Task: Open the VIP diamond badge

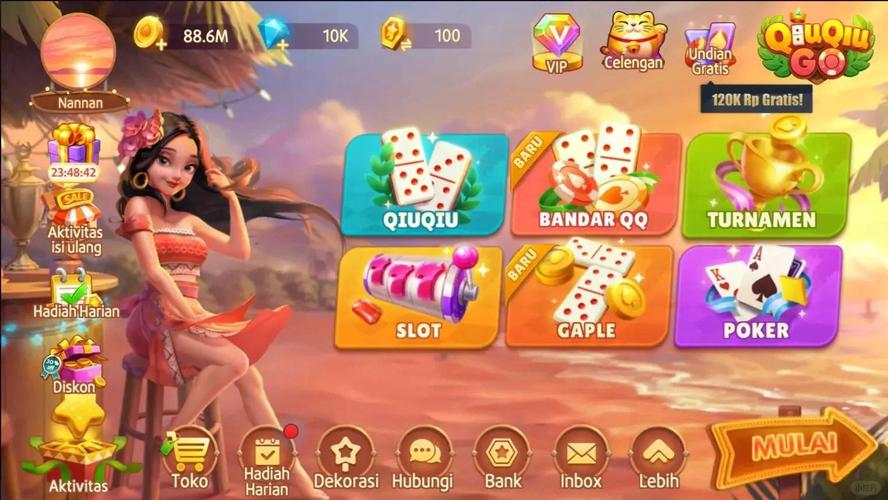Action: pyautogui.click(x=557, y=42)
